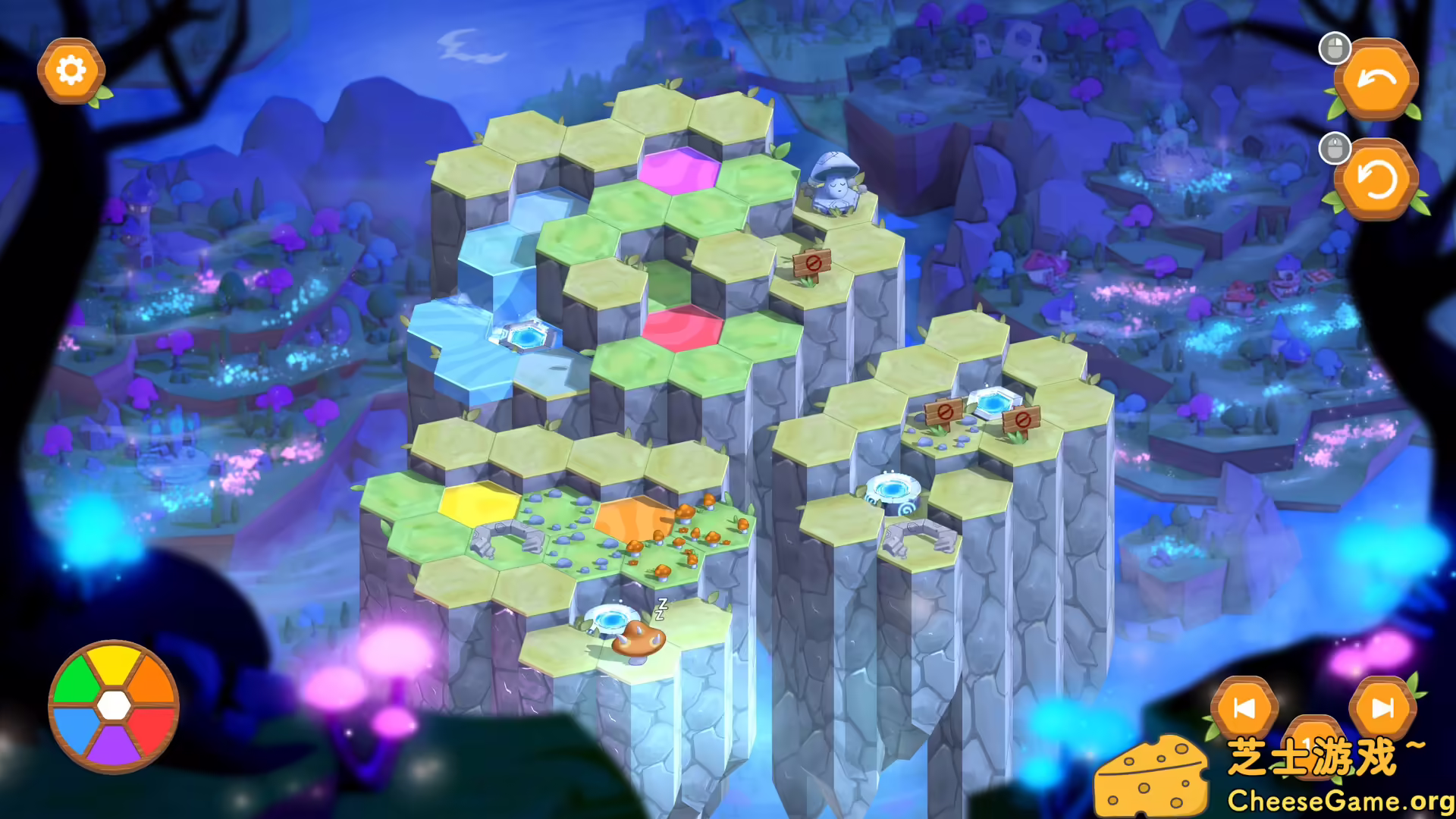
Task: Select the green segment of the color wheel
Action: 79,679
